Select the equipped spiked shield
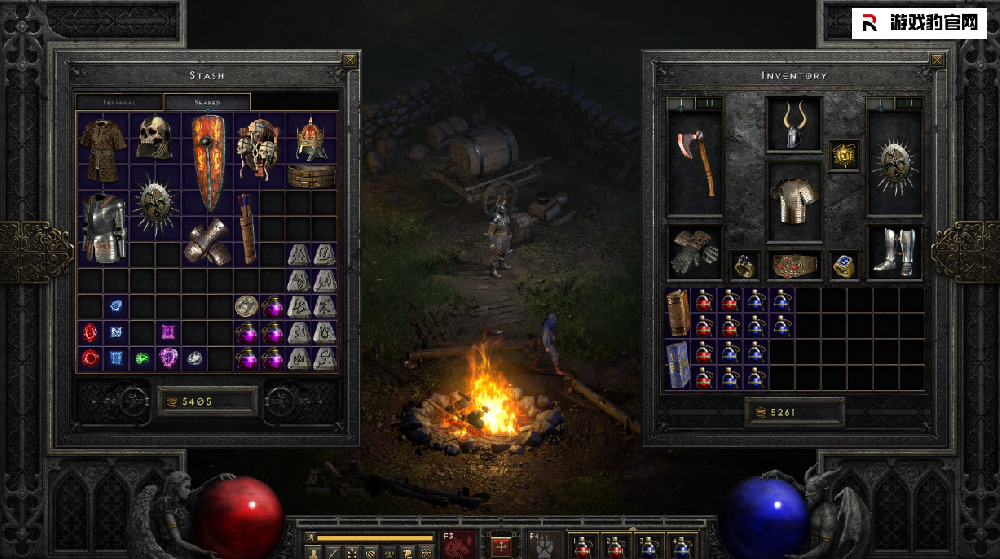This screenshot has width=1000, height=559. (894, 163)
